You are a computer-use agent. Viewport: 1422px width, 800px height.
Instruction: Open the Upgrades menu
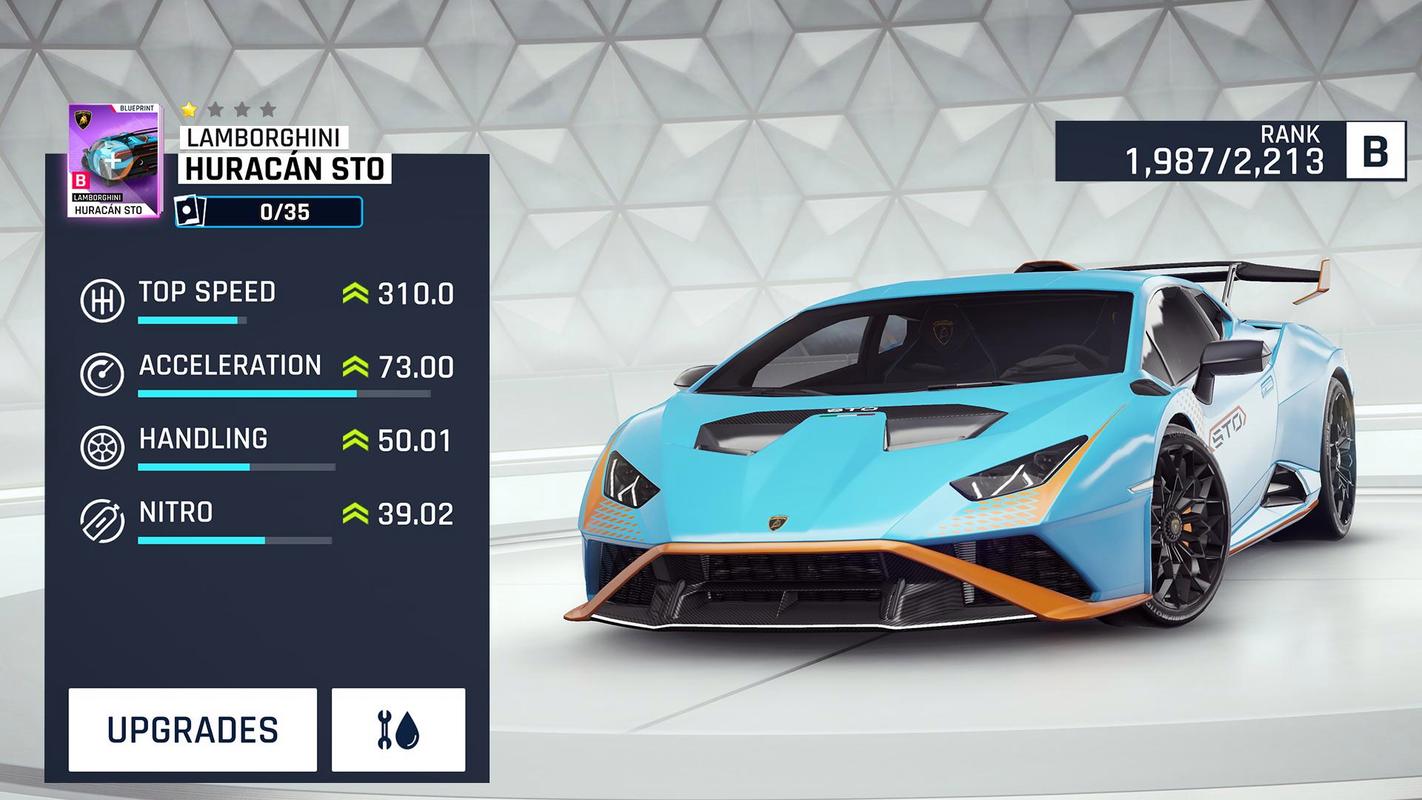coord(192,730)
